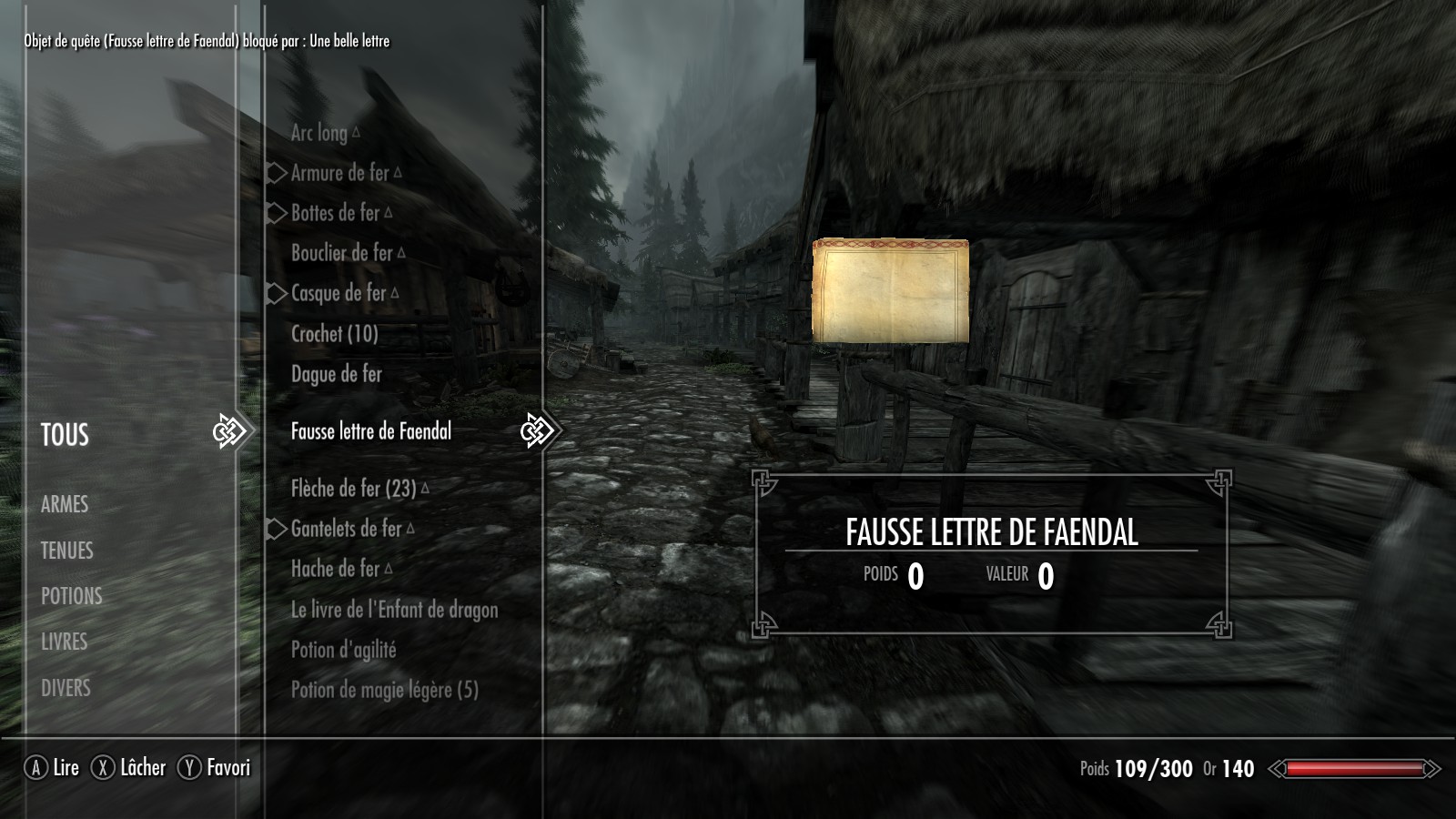The width and height of the screenshot is (1456, 819).
Task: Pick Bouclier de fer from the list
Action: 341,253
